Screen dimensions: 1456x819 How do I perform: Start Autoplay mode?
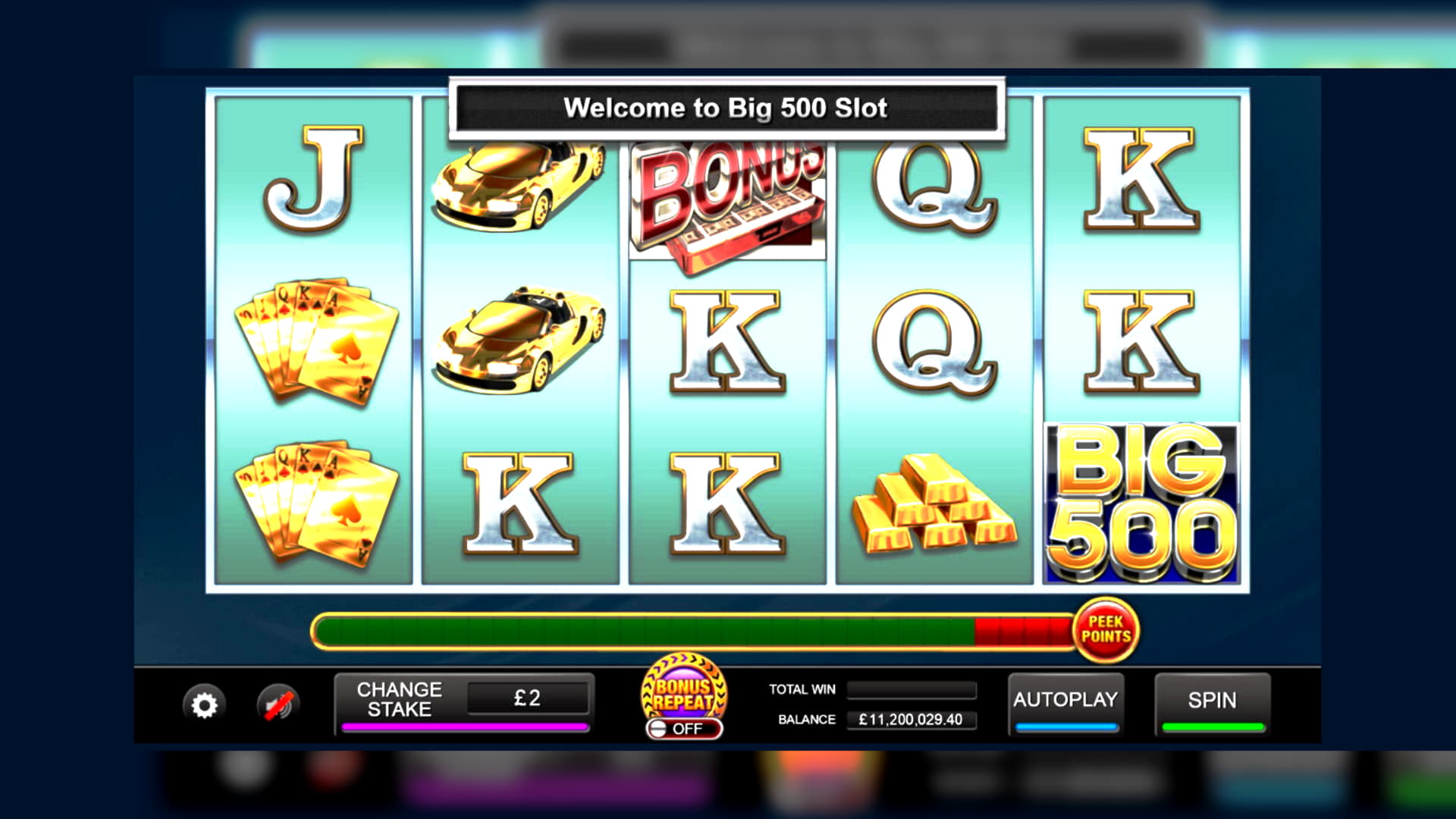[1065, 701]
